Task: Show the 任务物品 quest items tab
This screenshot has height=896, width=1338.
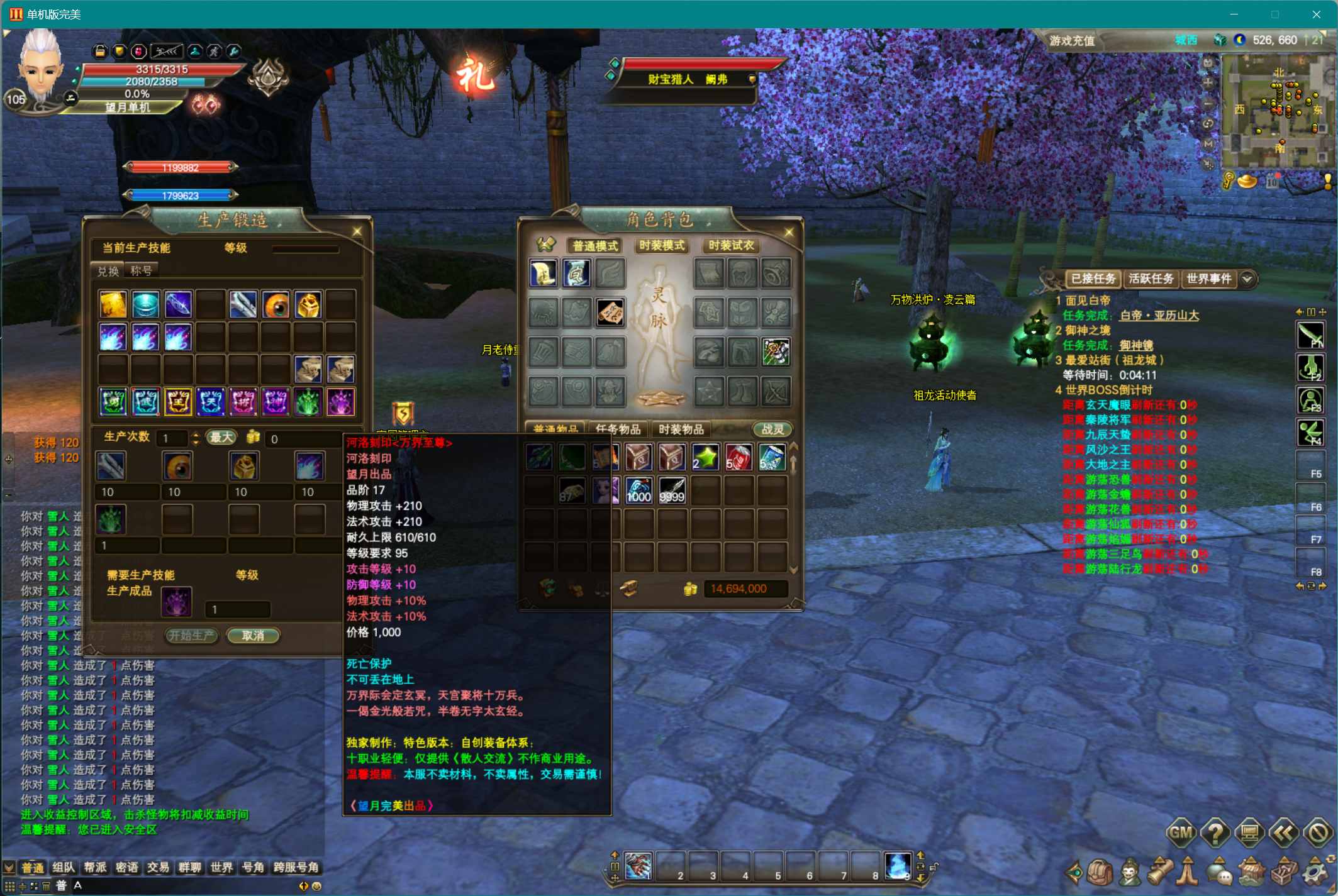Action: pyautogui.click(x=618, y=429)
